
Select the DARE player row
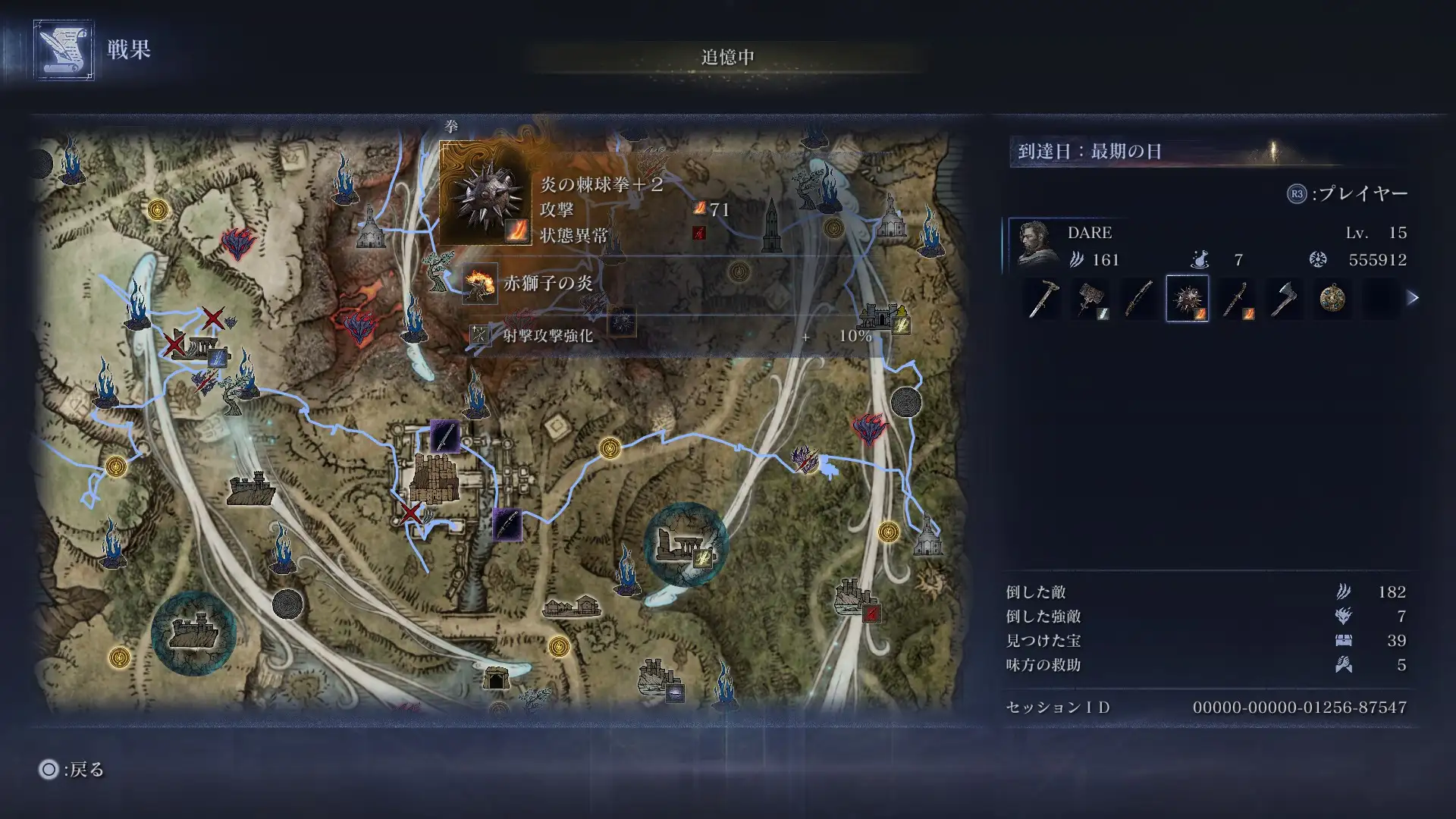click(x=1211, y=246)
